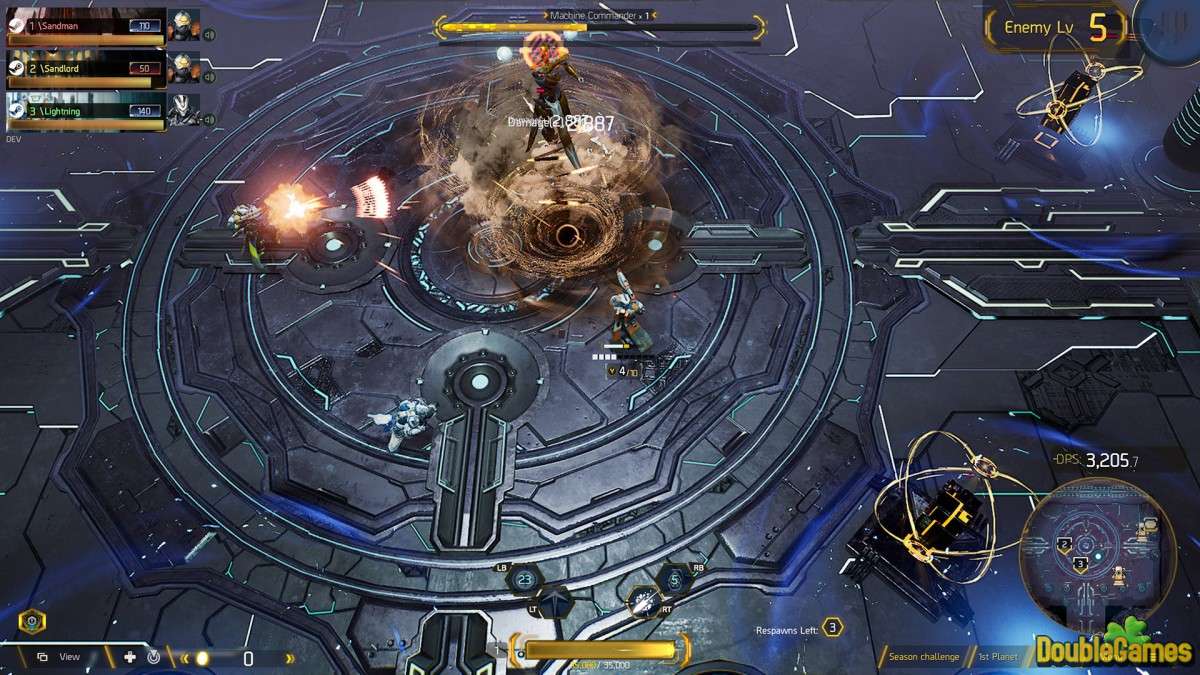Click the plus icon in bottom bar
1200x675 pixels.
click(x=129, y=657)
